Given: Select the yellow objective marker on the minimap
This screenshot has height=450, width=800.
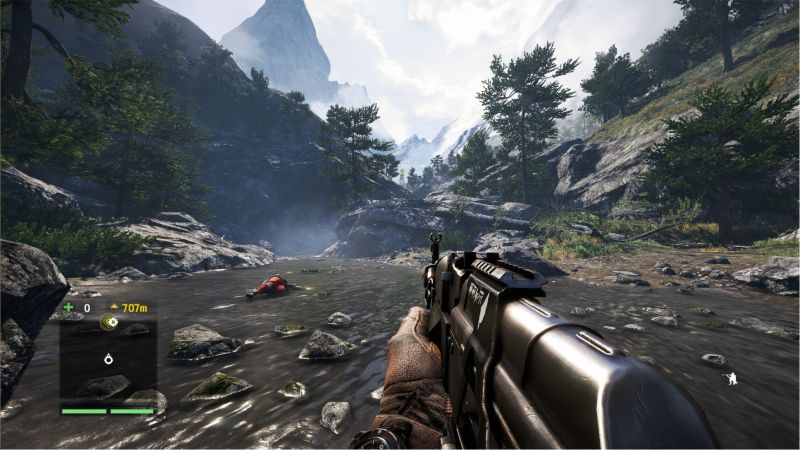Looking at the screenshot, I should [110, 322].
